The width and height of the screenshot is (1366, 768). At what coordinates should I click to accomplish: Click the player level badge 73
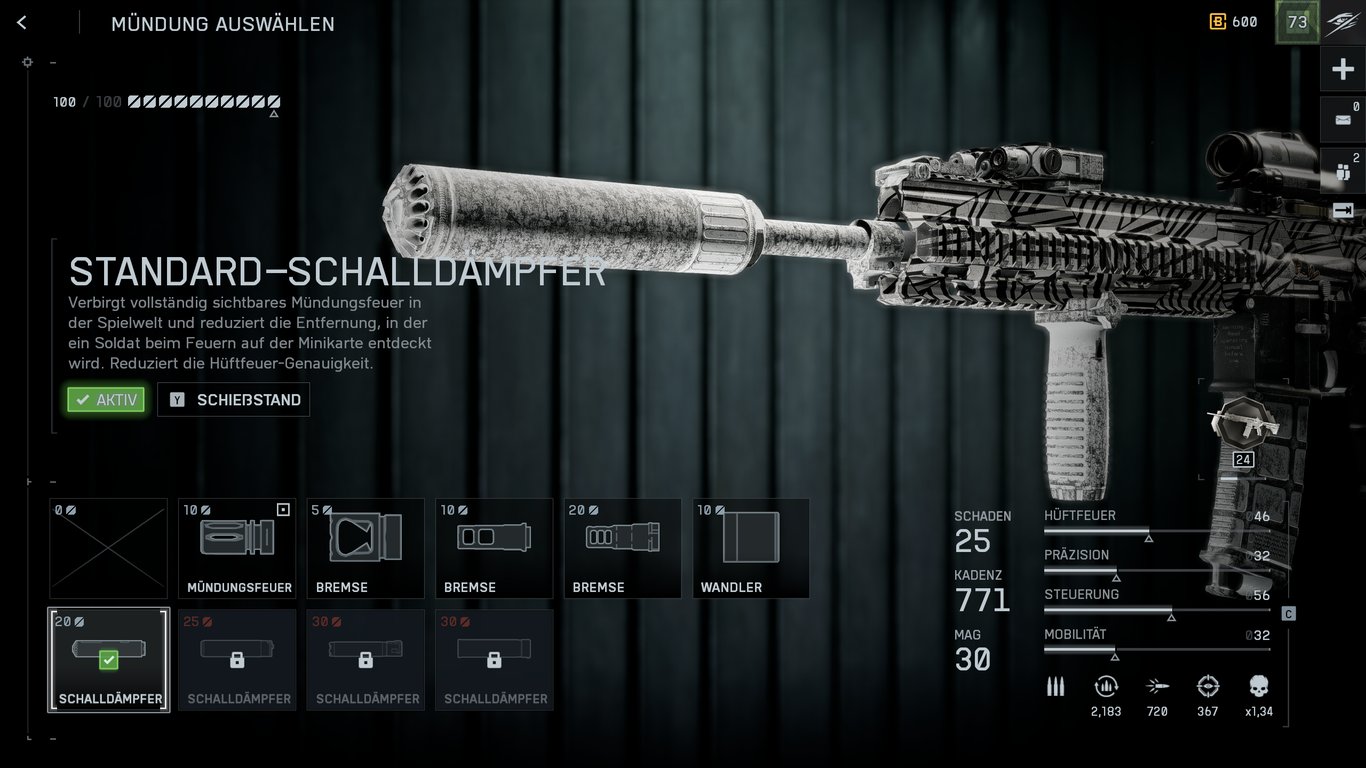1296,21
